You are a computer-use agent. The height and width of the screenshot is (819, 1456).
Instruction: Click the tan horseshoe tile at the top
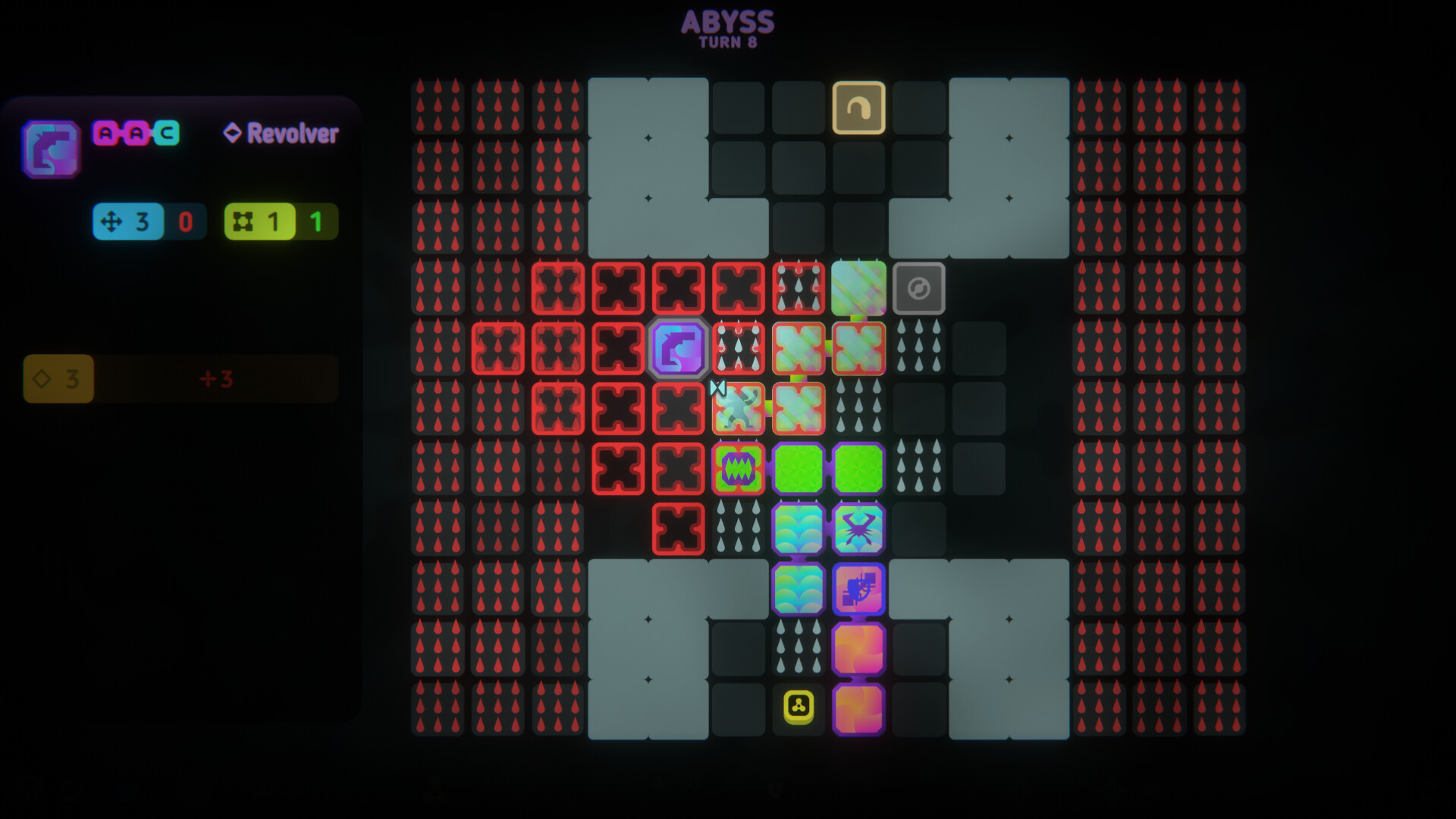click(858, 107)
